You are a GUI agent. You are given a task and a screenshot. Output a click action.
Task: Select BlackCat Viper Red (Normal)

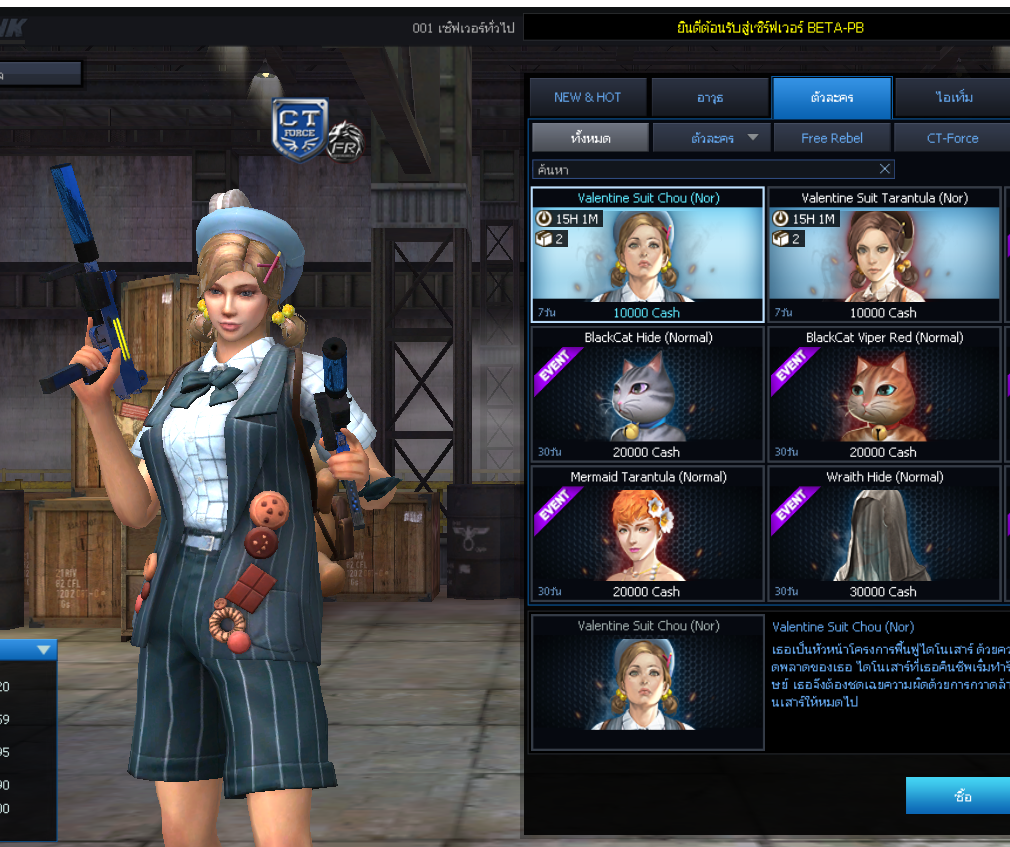point(884,395)
